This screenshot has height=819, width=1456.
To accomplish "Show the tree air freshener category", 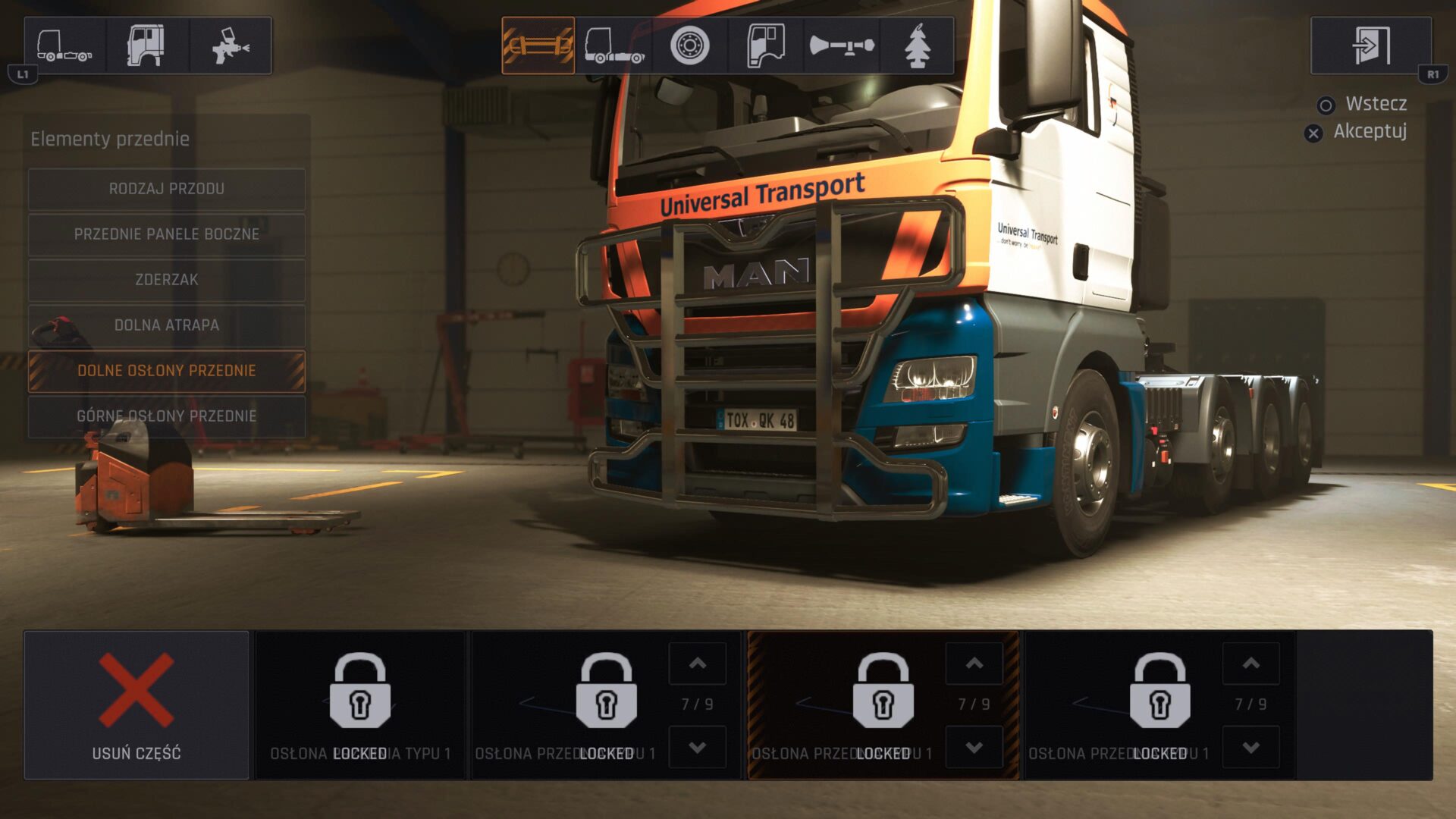I will (x=917, y=45).
